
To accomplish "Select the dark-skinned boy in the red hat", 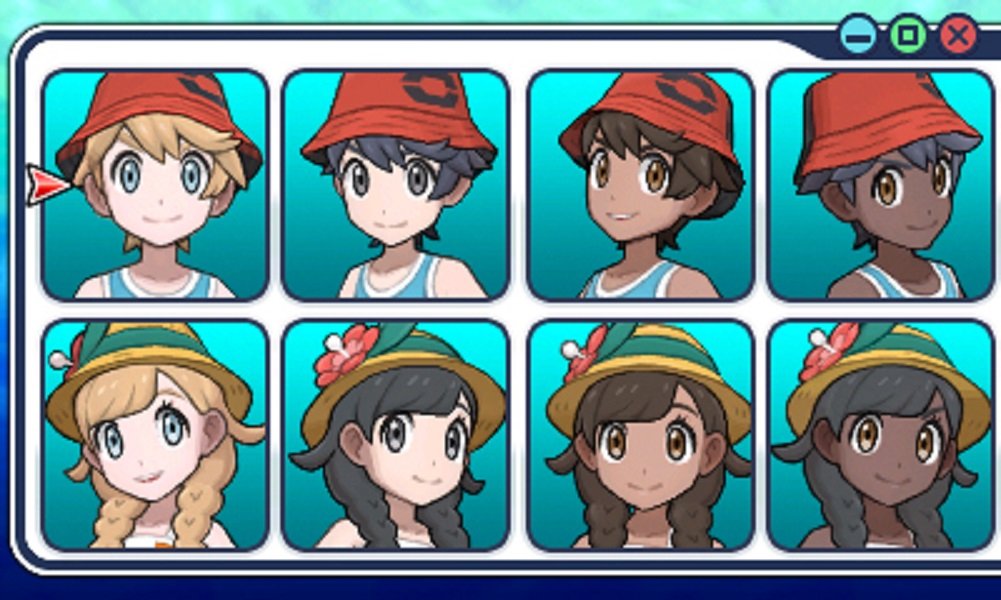I will [880, 185].
